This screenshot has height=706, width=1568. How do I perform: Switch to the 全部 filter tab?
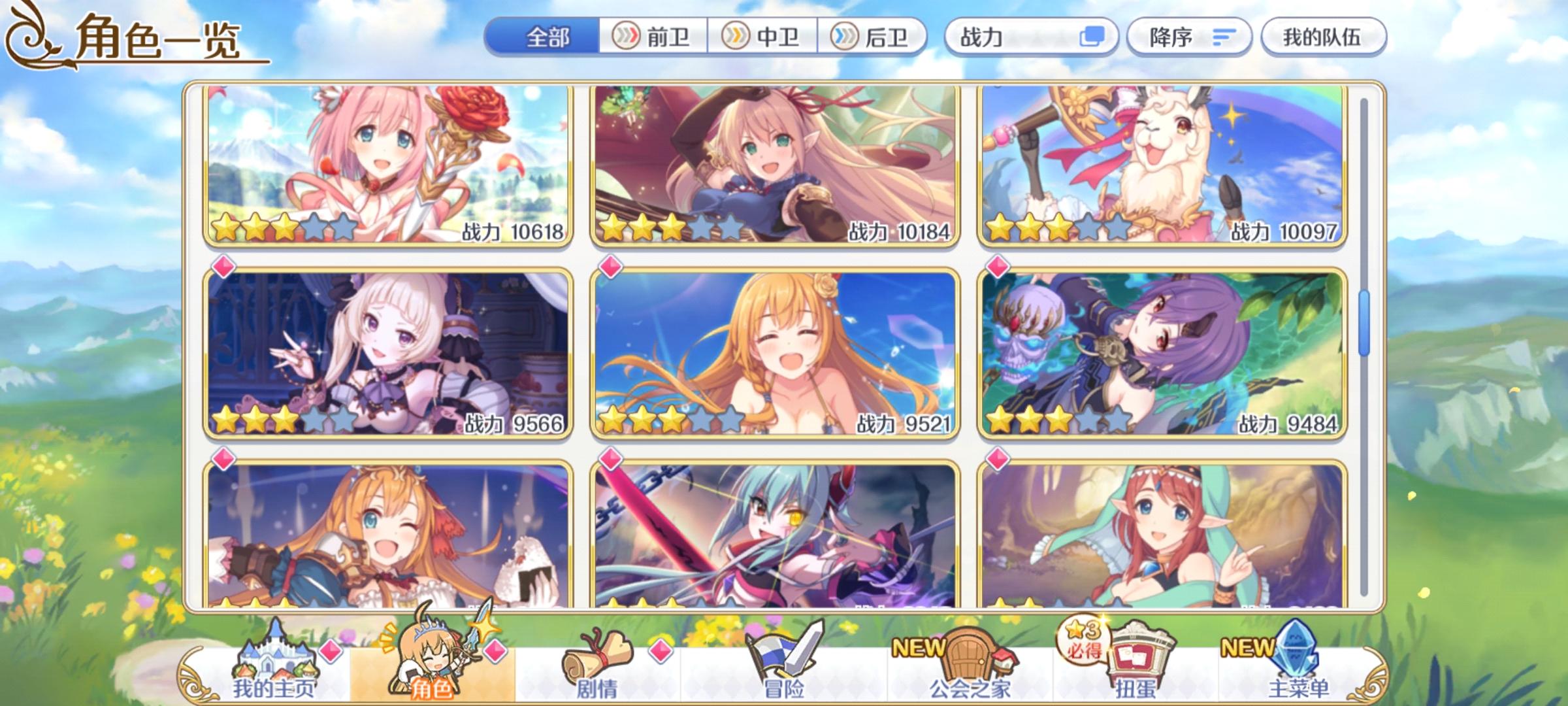pos(549,37)
